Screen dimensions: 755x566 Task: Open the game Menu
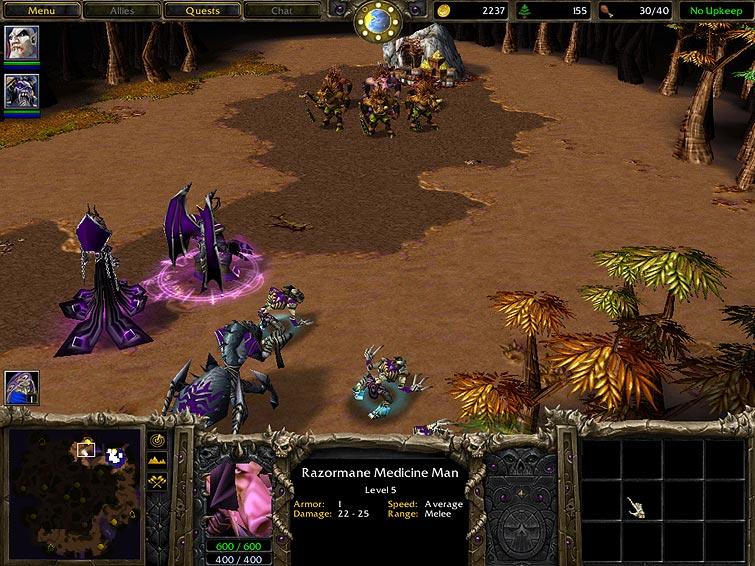click(x=41, y=11)
